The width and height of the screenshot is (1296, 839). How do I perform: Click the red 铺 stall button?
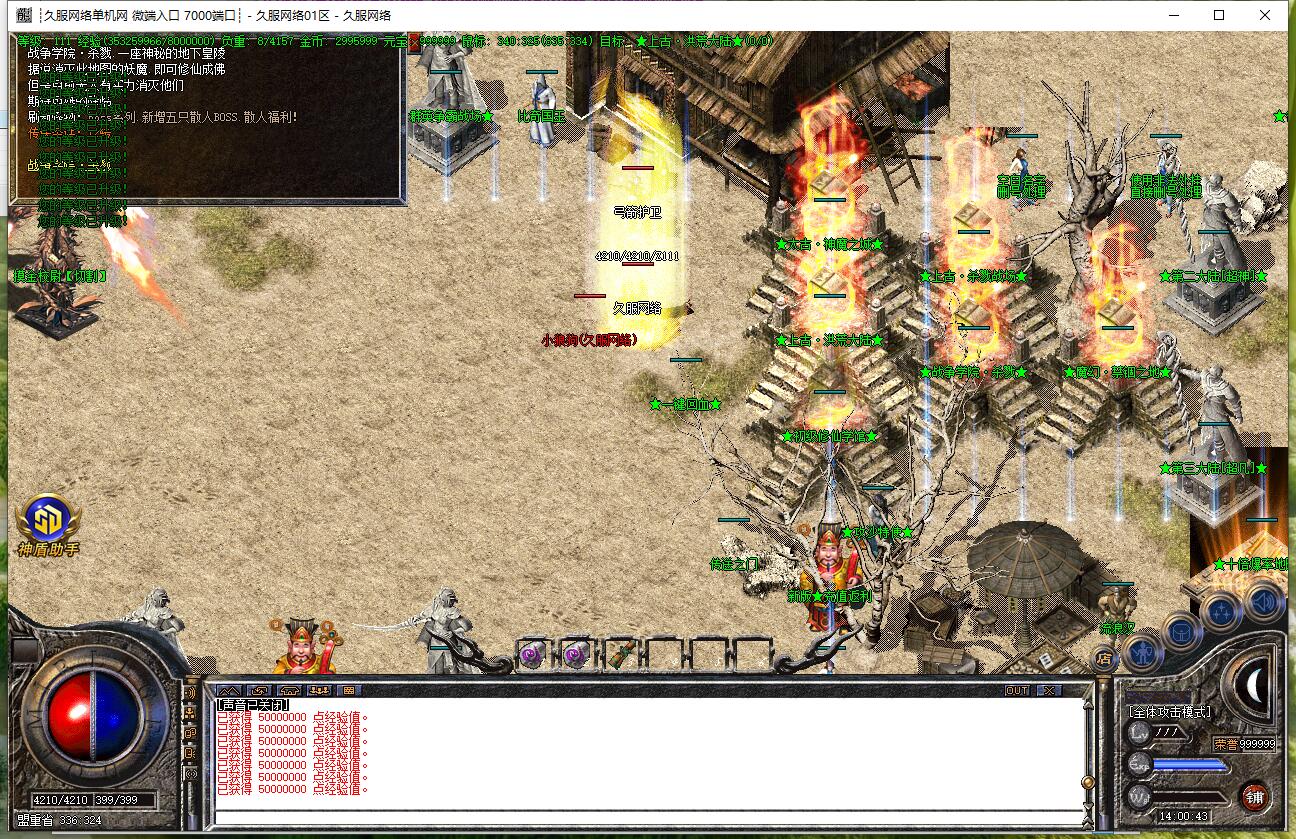click(1254, 797)
